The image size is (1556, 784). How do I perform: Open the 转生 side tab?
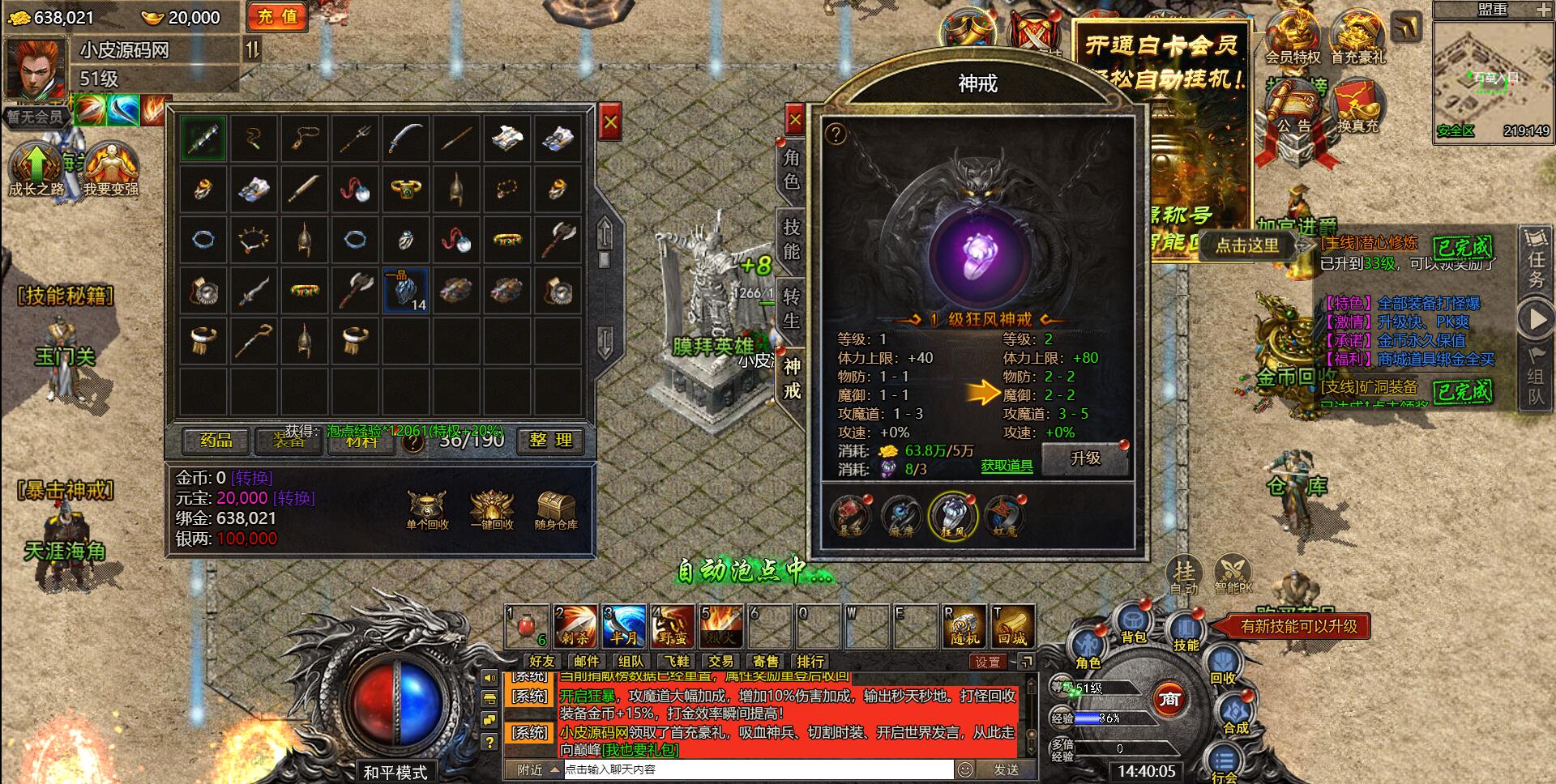(792, 309)
